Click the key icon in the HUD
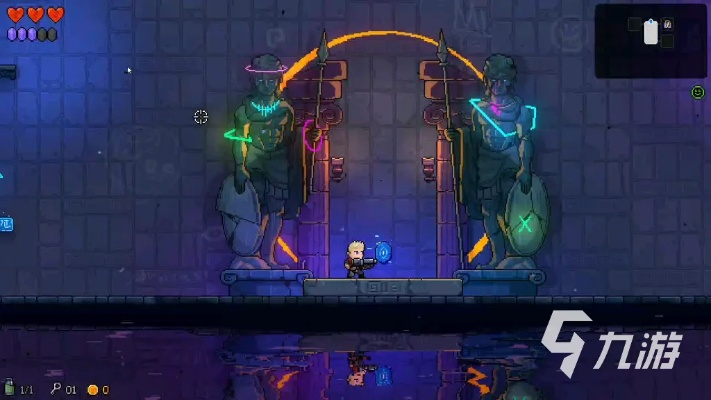Viewport: 711px width, 400px height. tap(57, 389)
